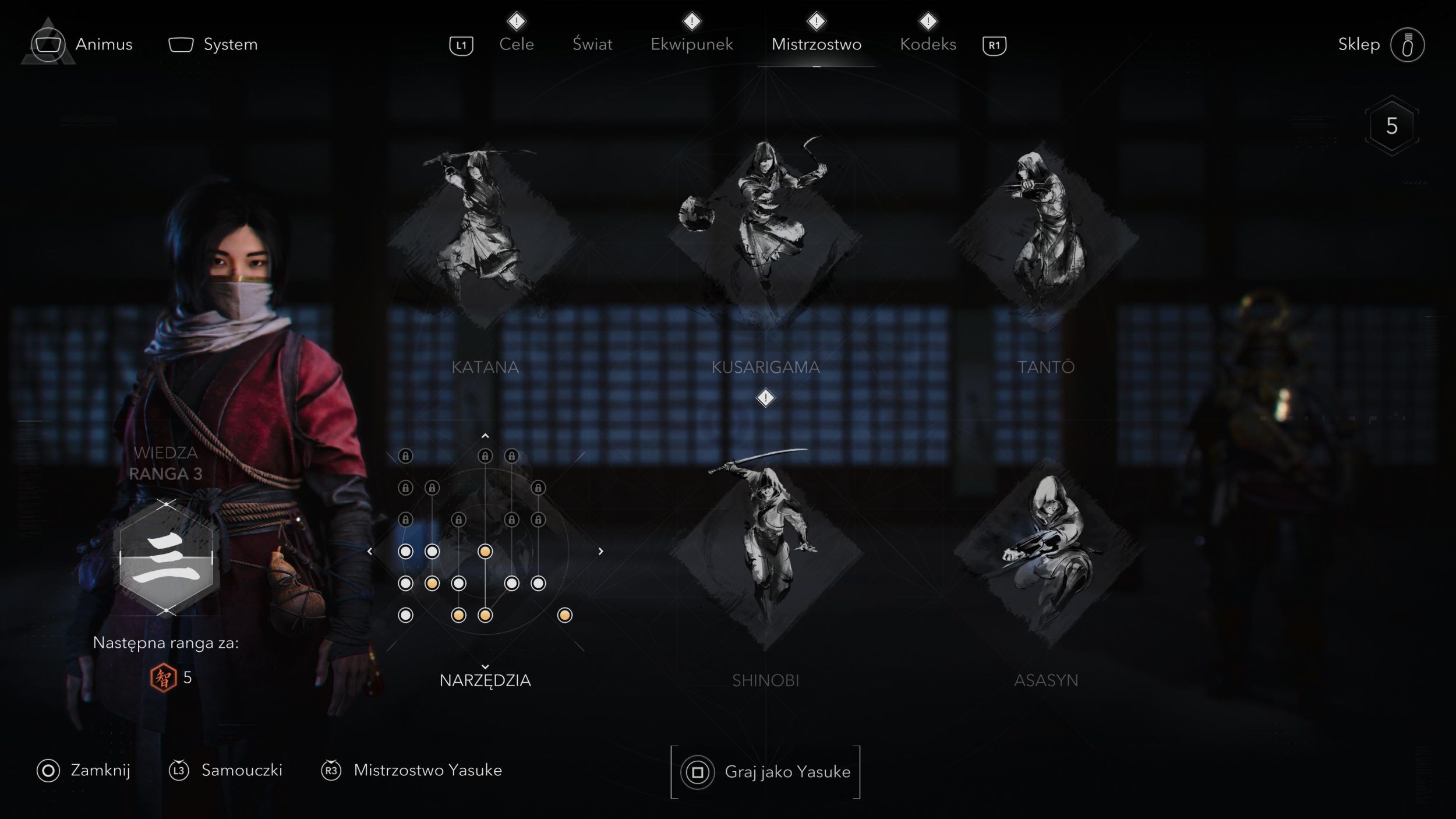Open the Asasyn skill tree

coord(1046,553)
